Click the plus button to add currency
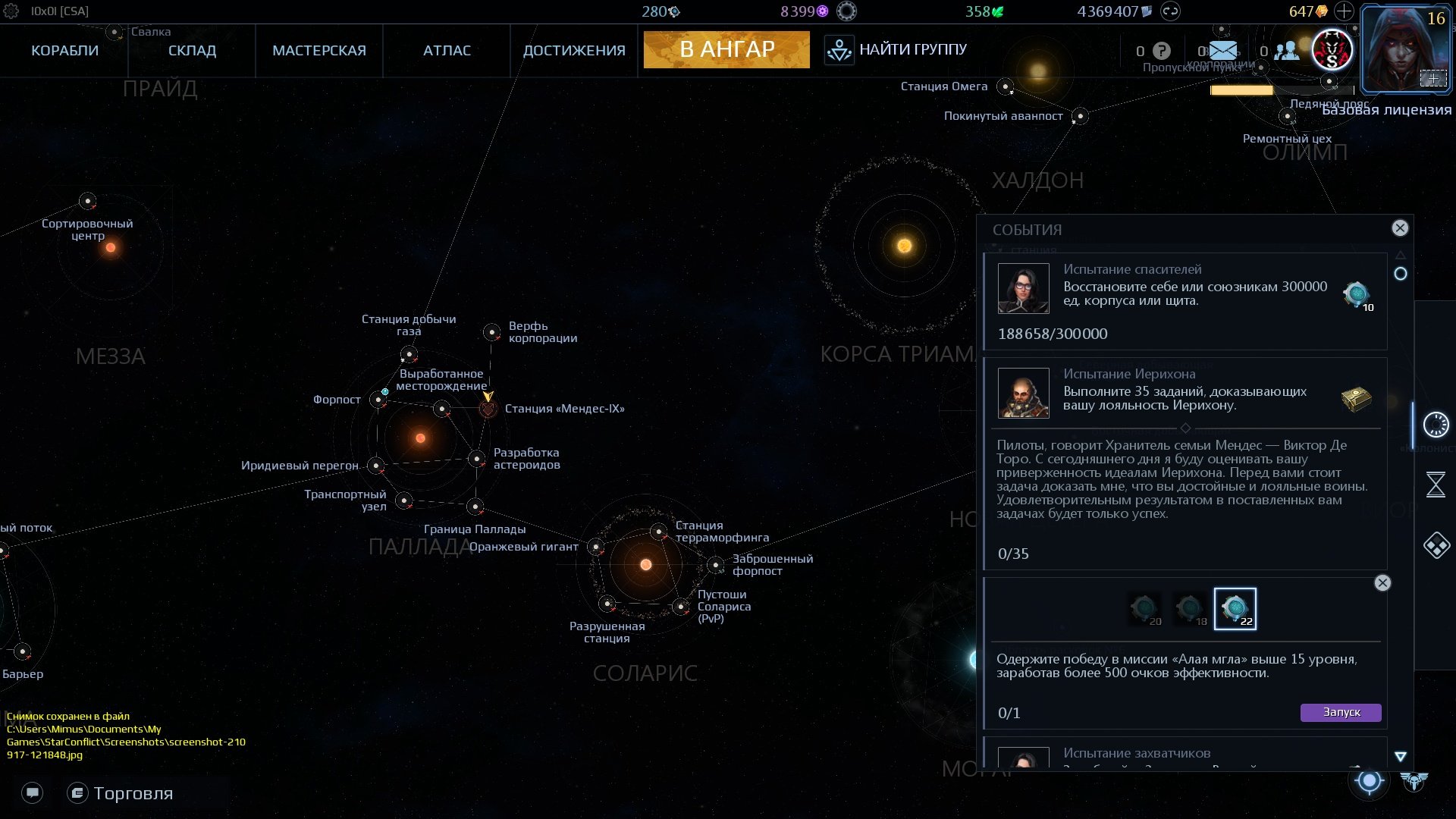Image resolution: width=1456 pixels, height=819 pixels. 1344,11
